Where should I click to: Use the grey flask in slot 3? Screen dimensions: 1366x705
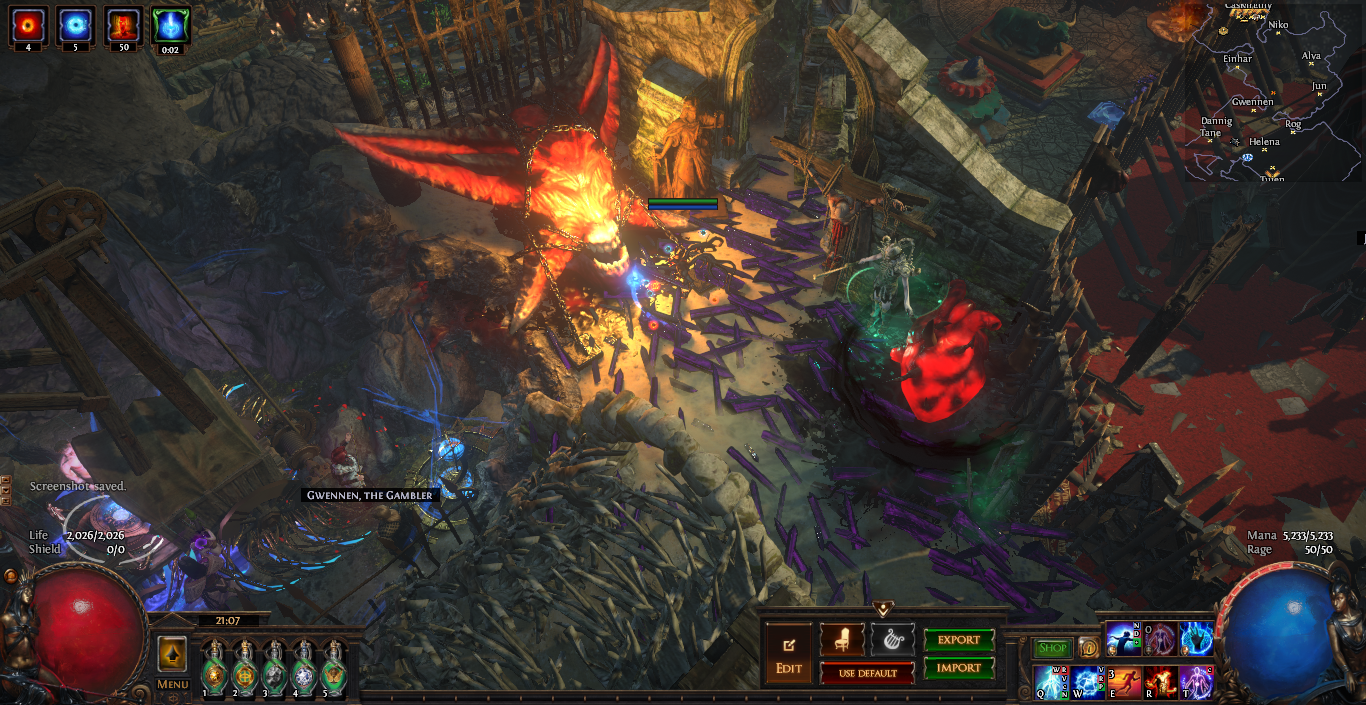(x=274, y=669)
